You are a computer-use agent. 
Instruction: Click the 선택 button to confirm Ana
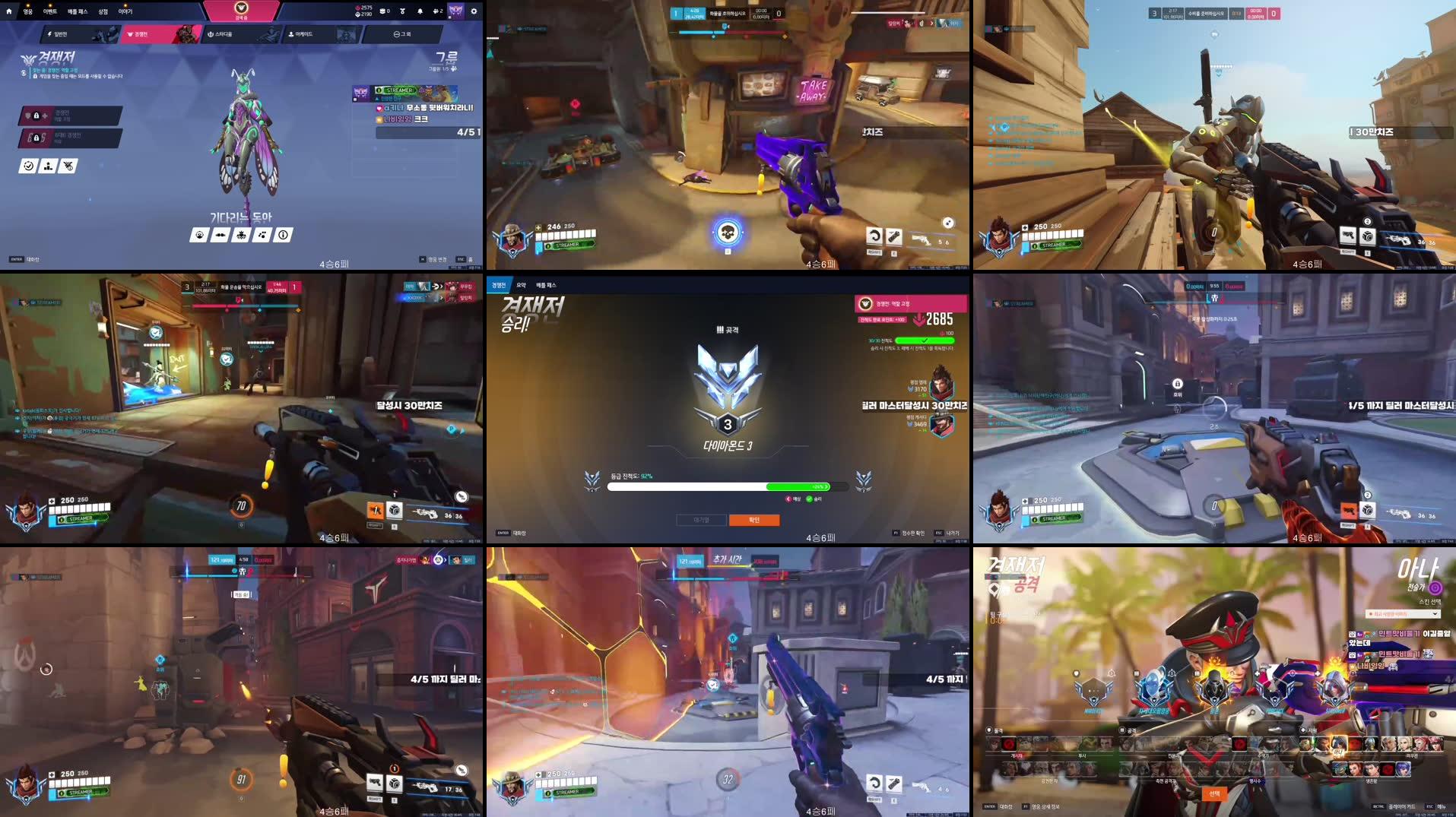point(1216,792)
